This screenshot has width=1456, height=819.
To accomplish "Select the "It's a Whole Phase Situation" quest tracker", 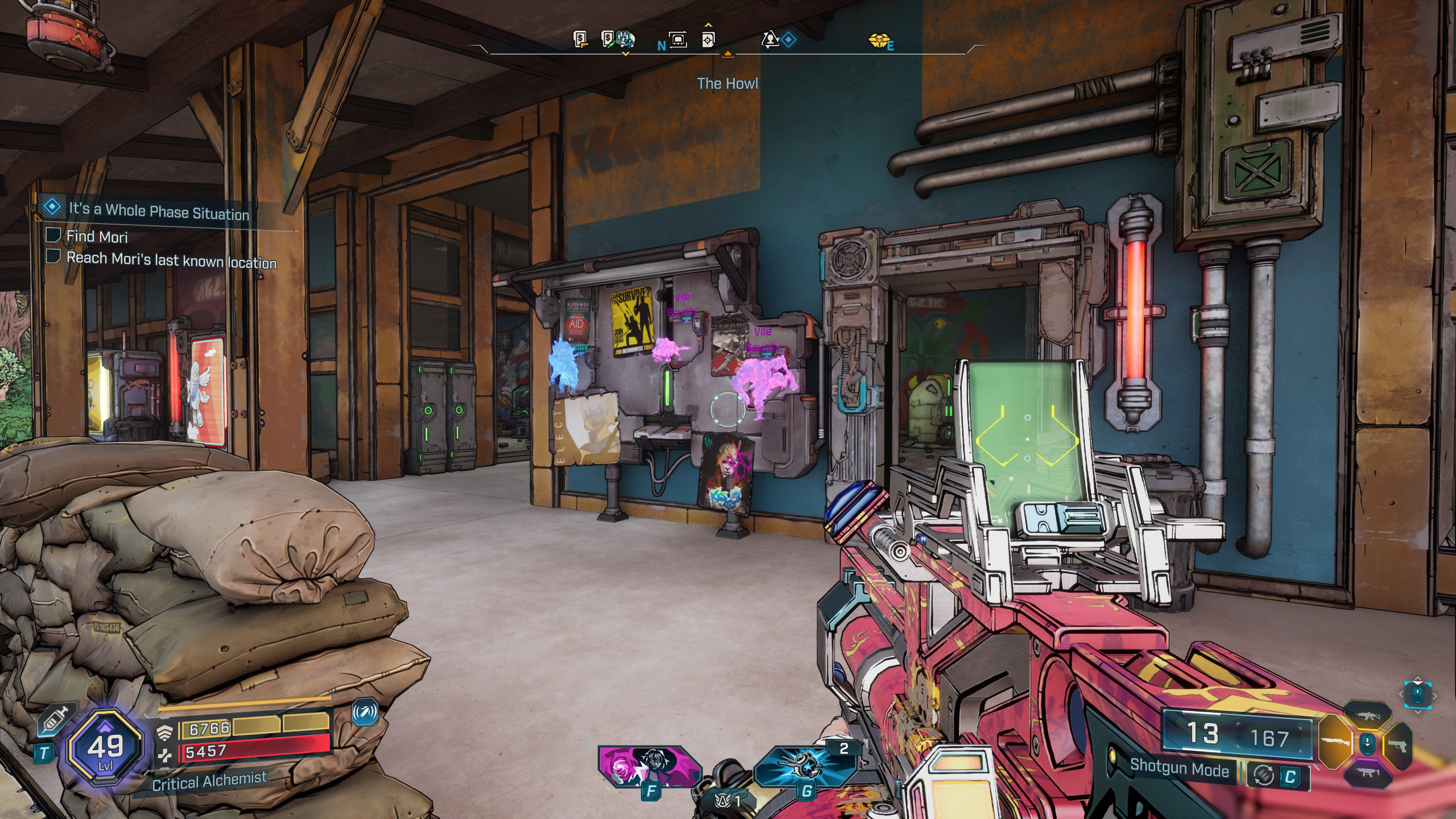I will point(158,210).
